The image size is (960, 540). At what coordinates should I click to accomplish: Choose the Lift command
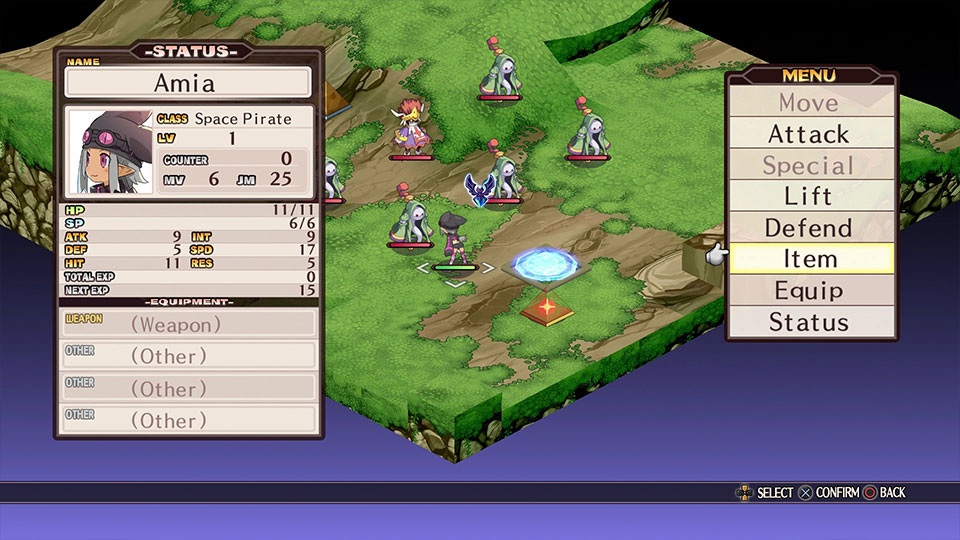click(809, 197)
